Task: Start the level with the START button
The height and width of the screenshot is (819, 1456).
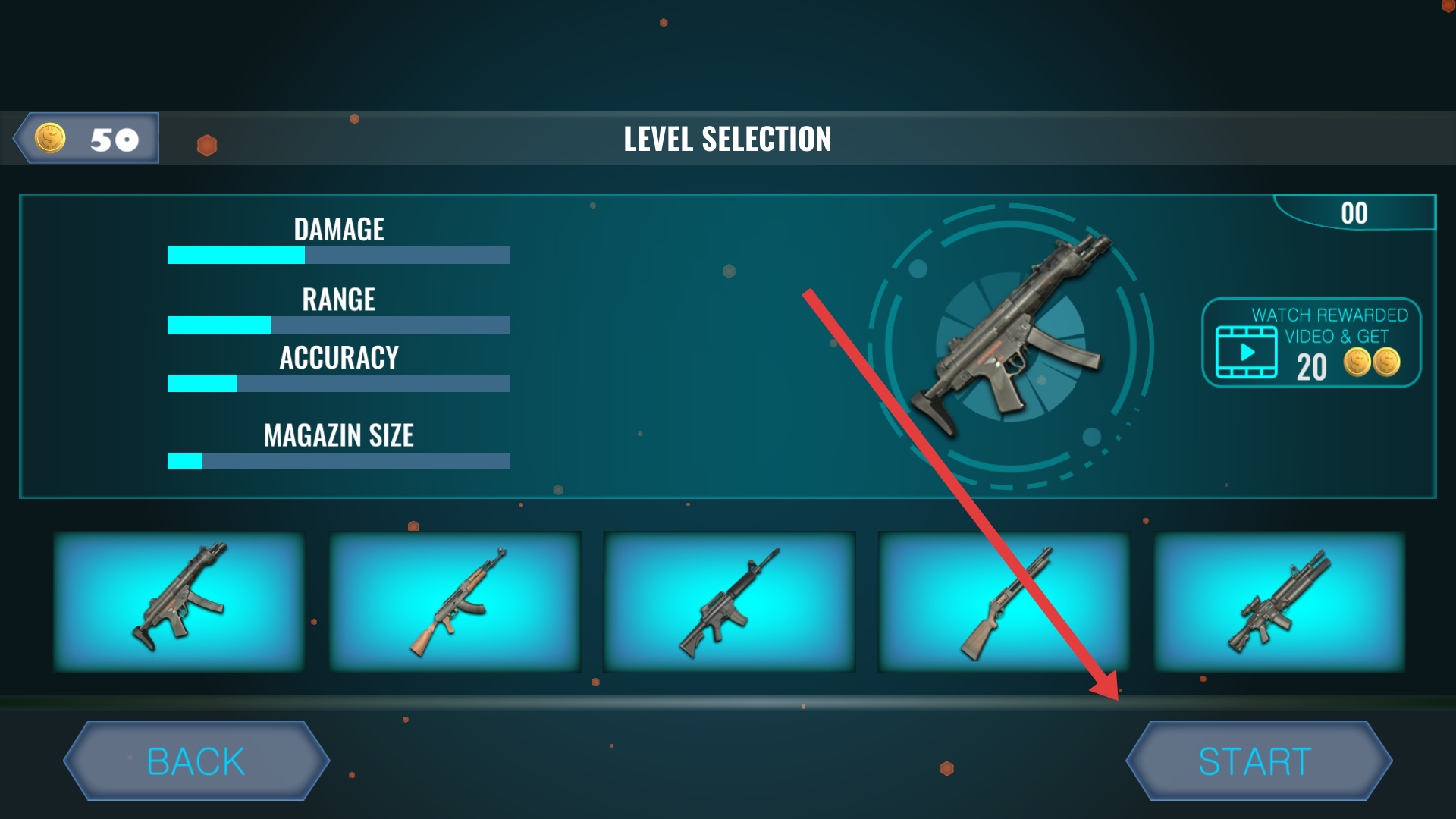Action: [1258, 761]
